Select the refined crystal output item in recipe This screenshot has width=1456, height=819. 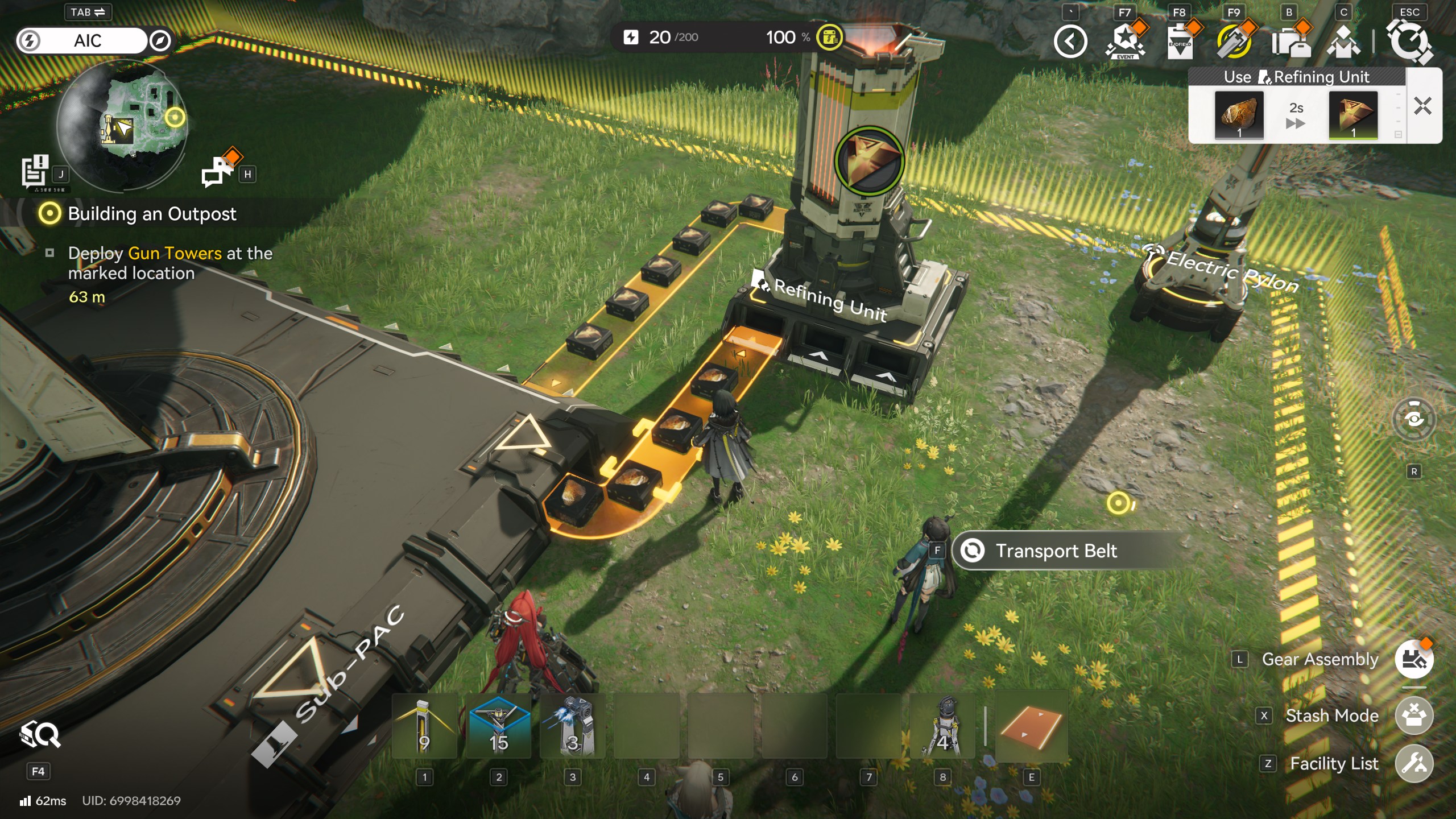1352,114
